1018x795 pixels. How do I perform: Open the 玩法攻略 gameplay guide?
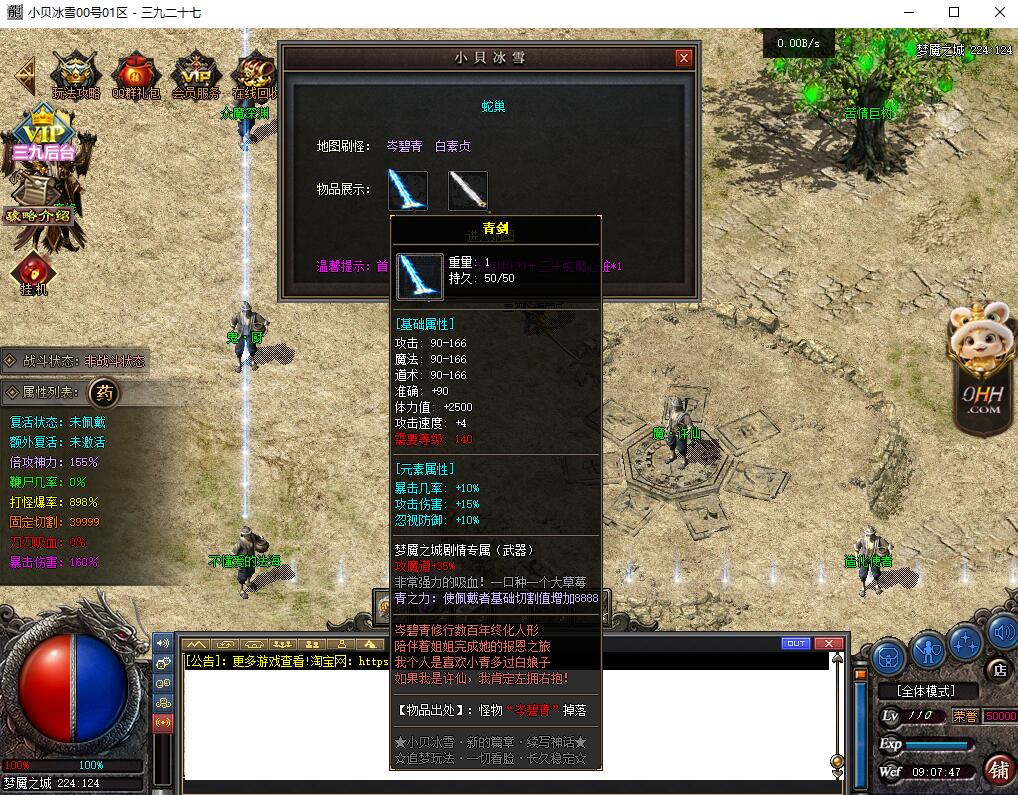coord(76,75)
